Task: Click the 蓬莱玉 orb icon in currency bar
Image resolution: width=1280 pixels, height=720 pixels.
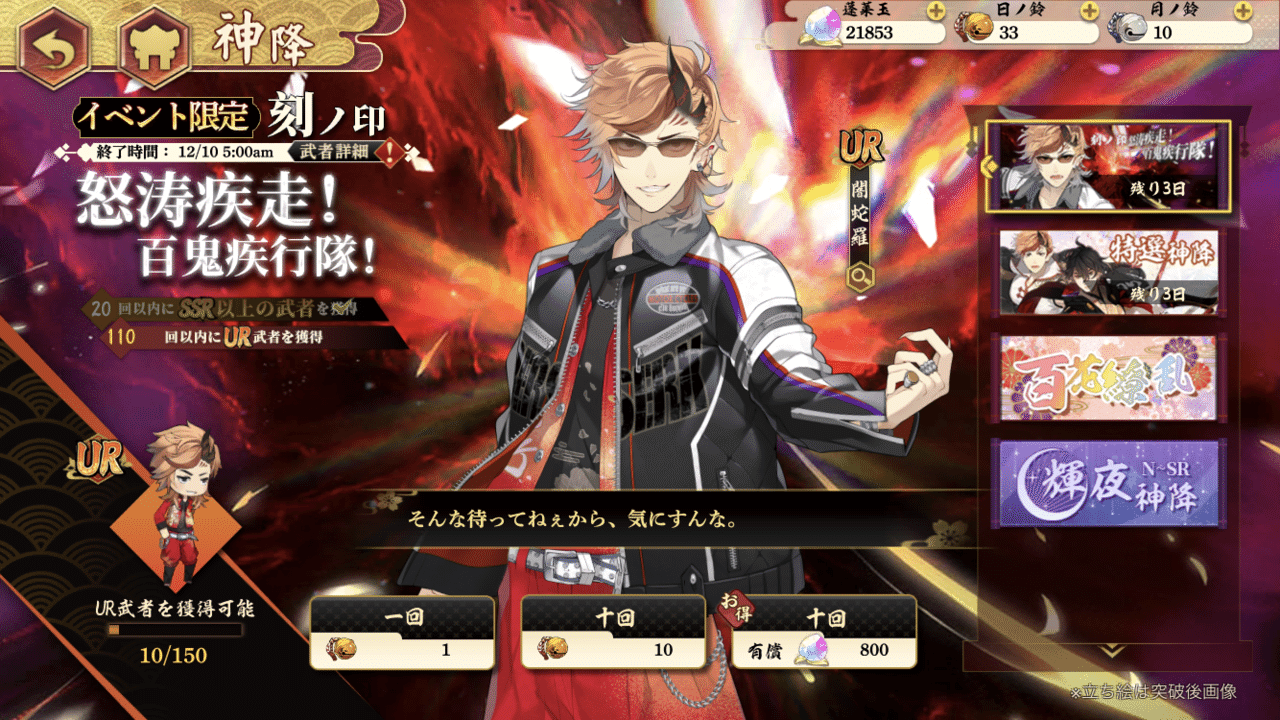Action: tap(820, 25)
